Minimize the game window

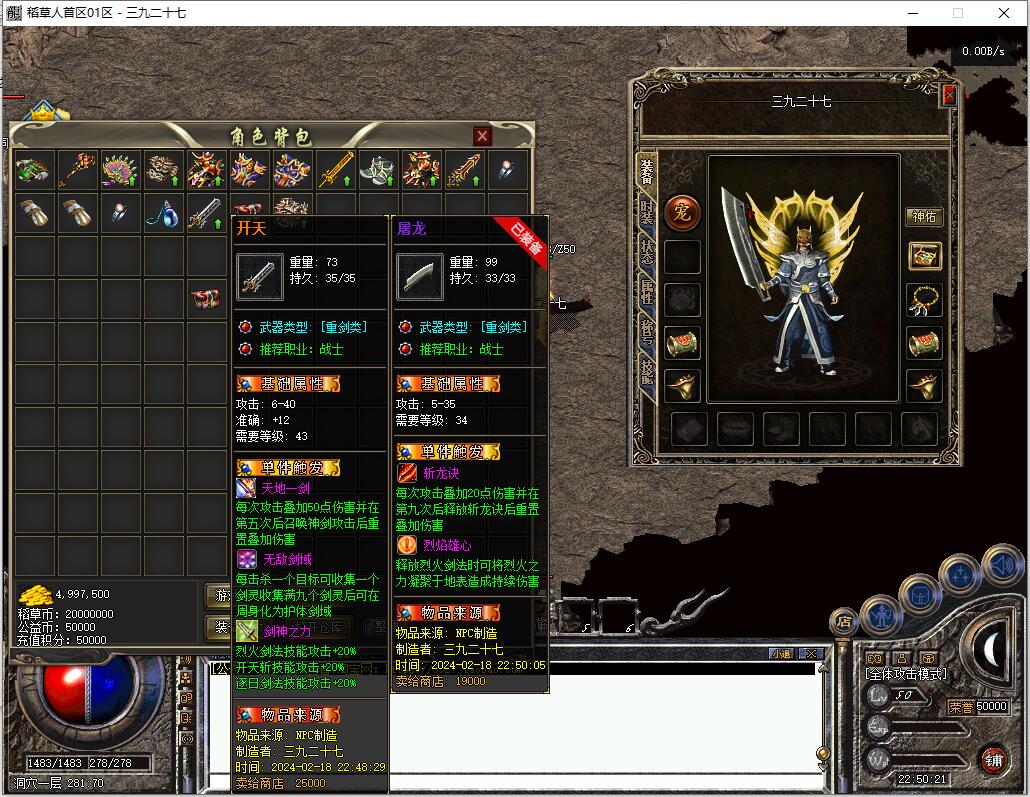tap(911, 13)
